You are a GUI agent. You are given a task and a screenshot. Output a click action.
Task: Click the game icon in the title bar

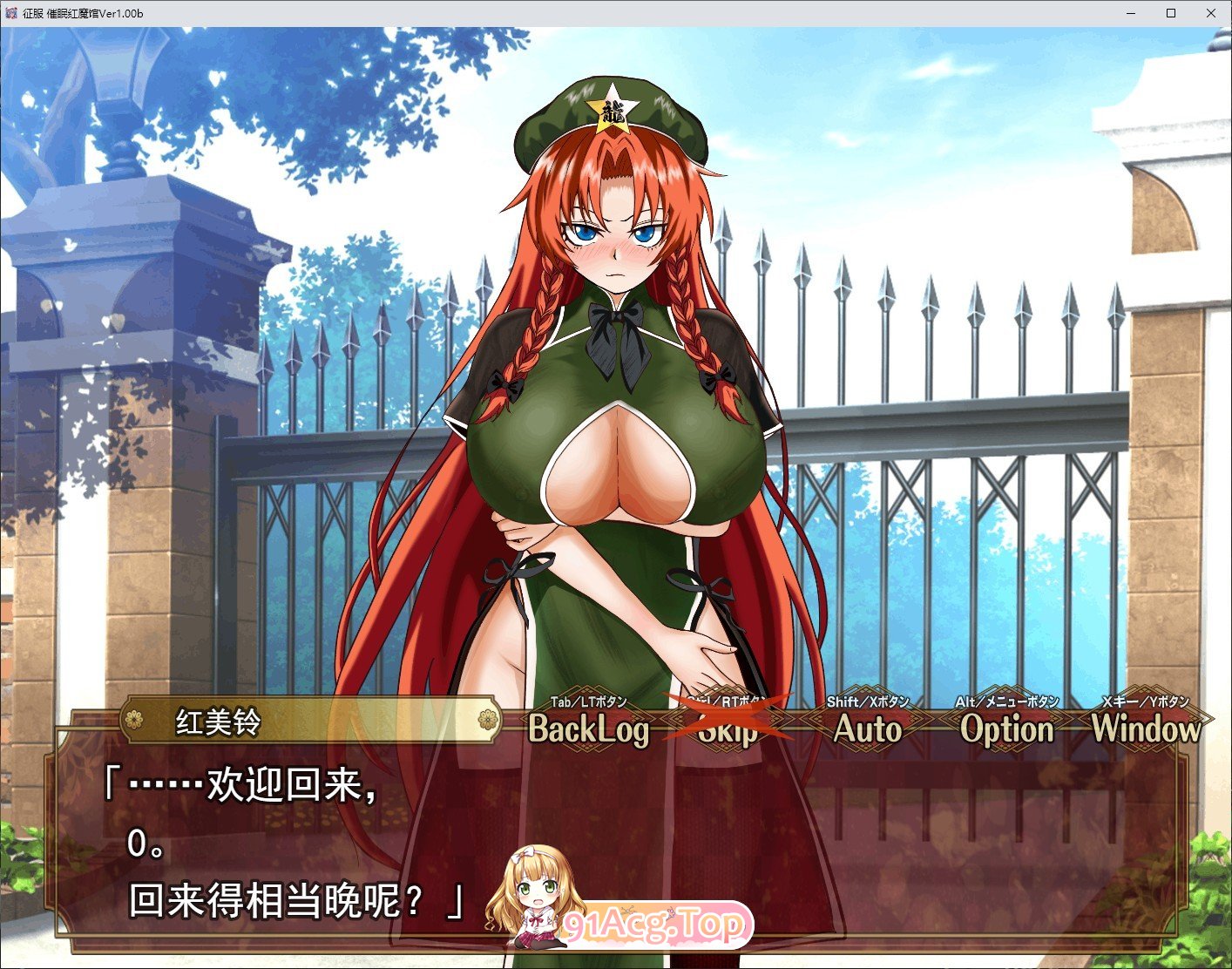(12, 13)
